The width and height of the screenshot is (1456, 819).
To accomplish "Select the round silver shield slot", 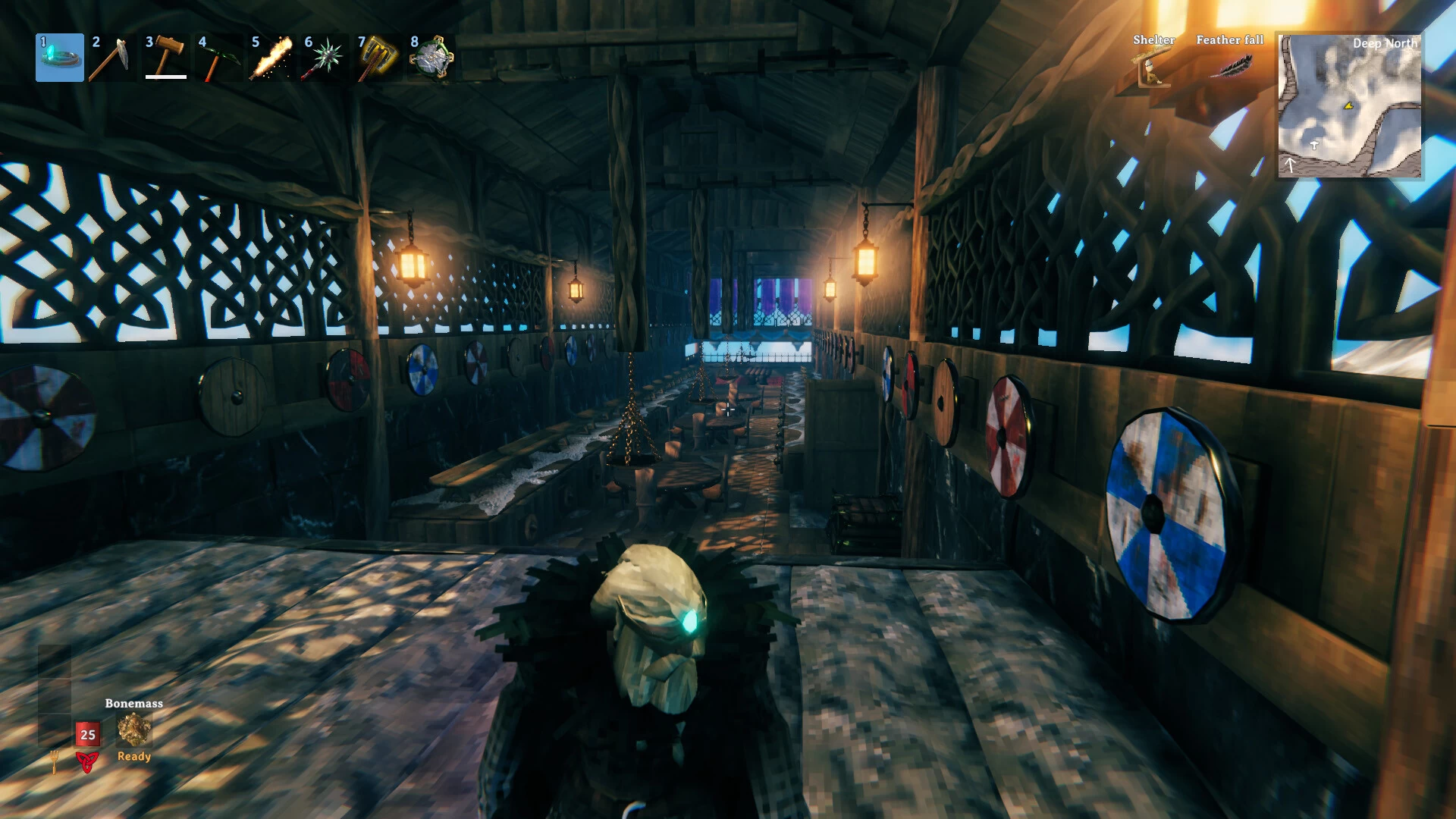I will pos(431,58).
